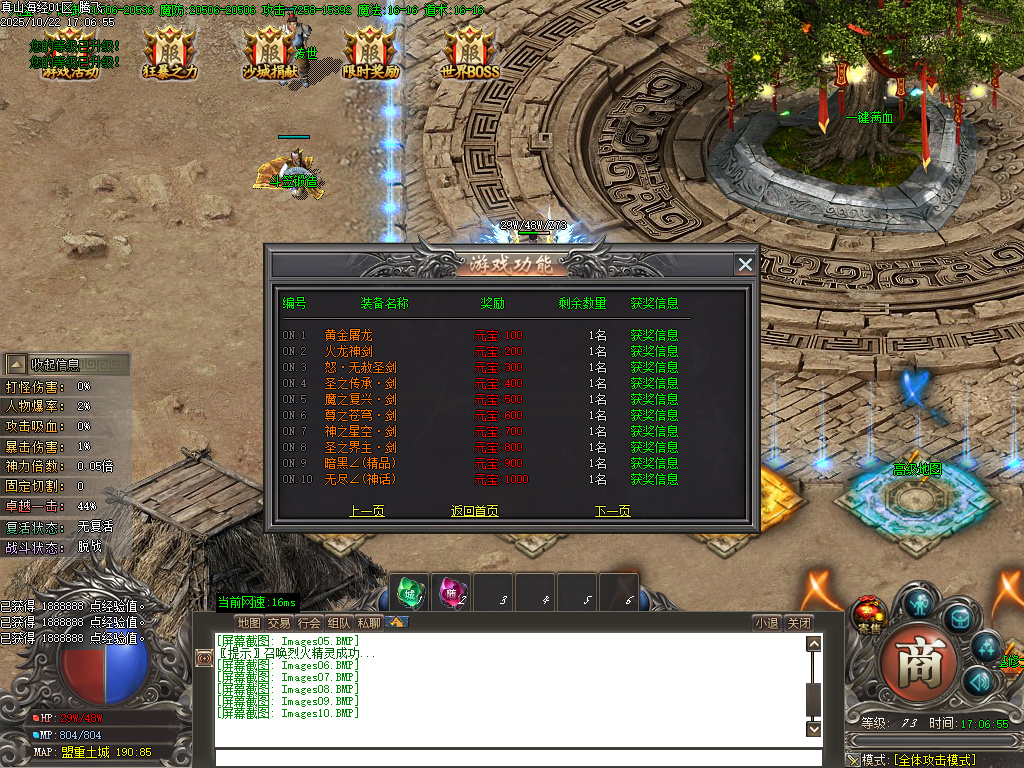
Task: View award info for 无尽∠(神话)
Action: [654, 479]
